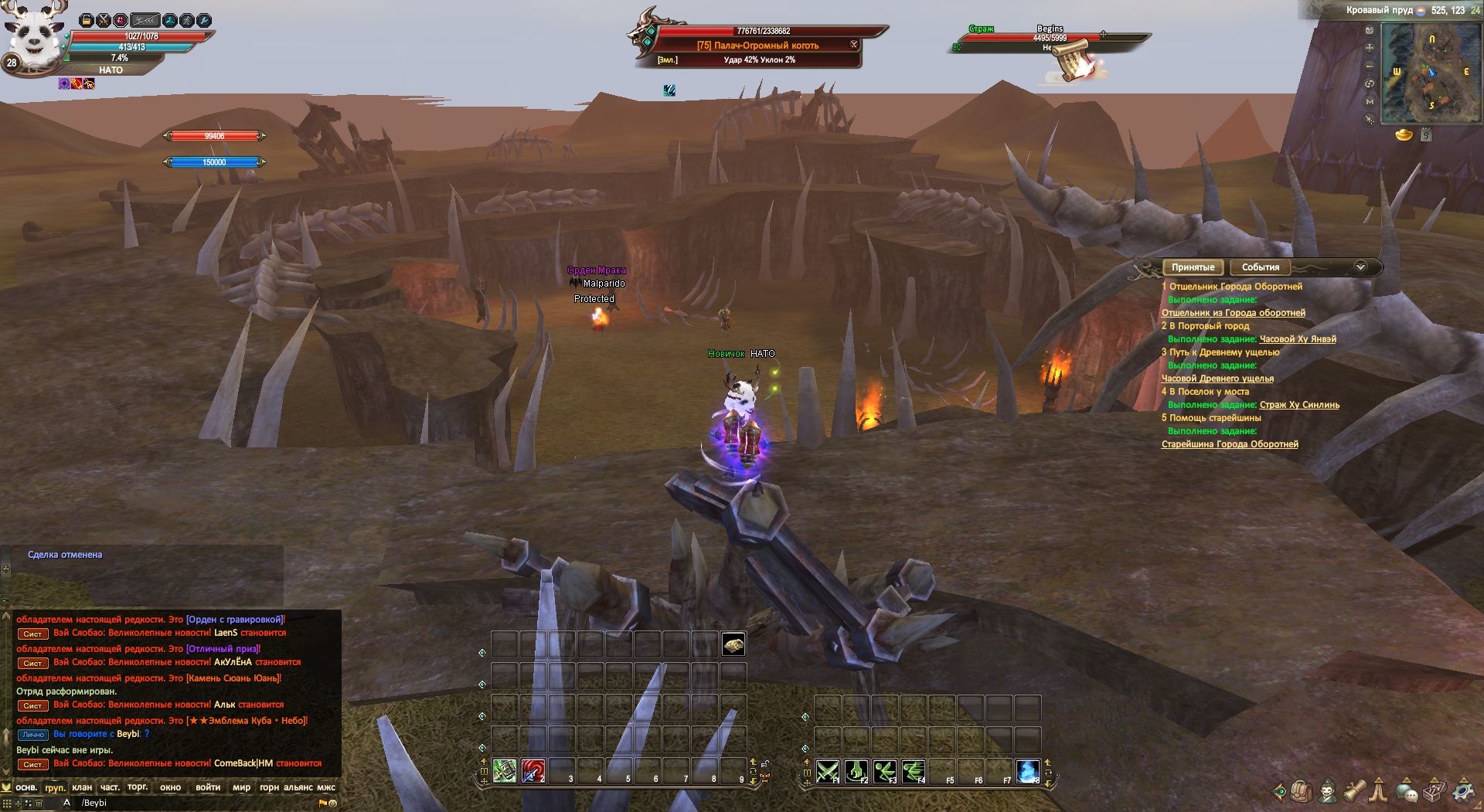Follow the Часовой Ху Янвэй quest link

coord(1298,339)
